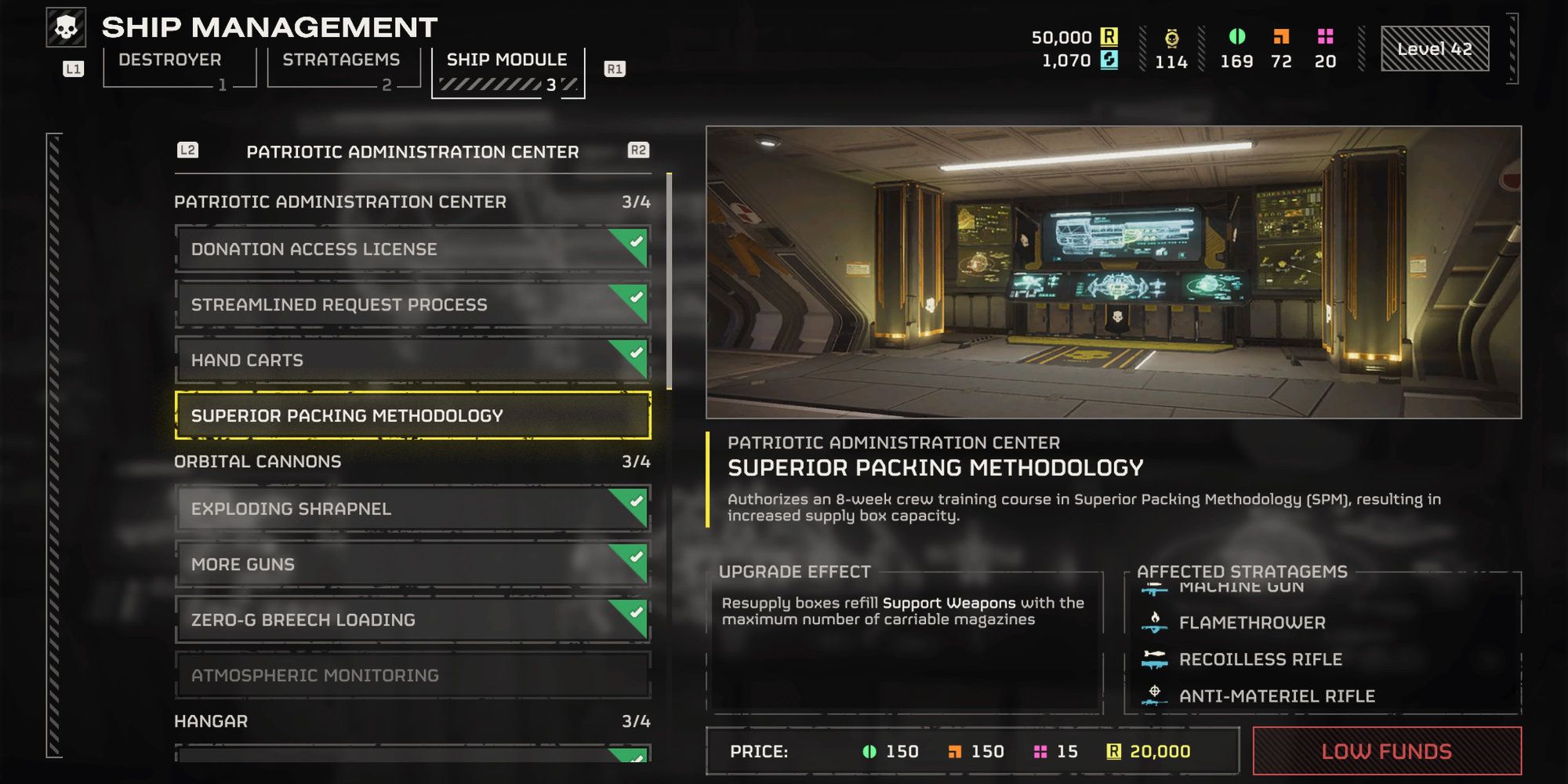The image size is (1568, 784).
Task: Select the Exploding Shrapnel upgrade
Action: pos(412,509)
